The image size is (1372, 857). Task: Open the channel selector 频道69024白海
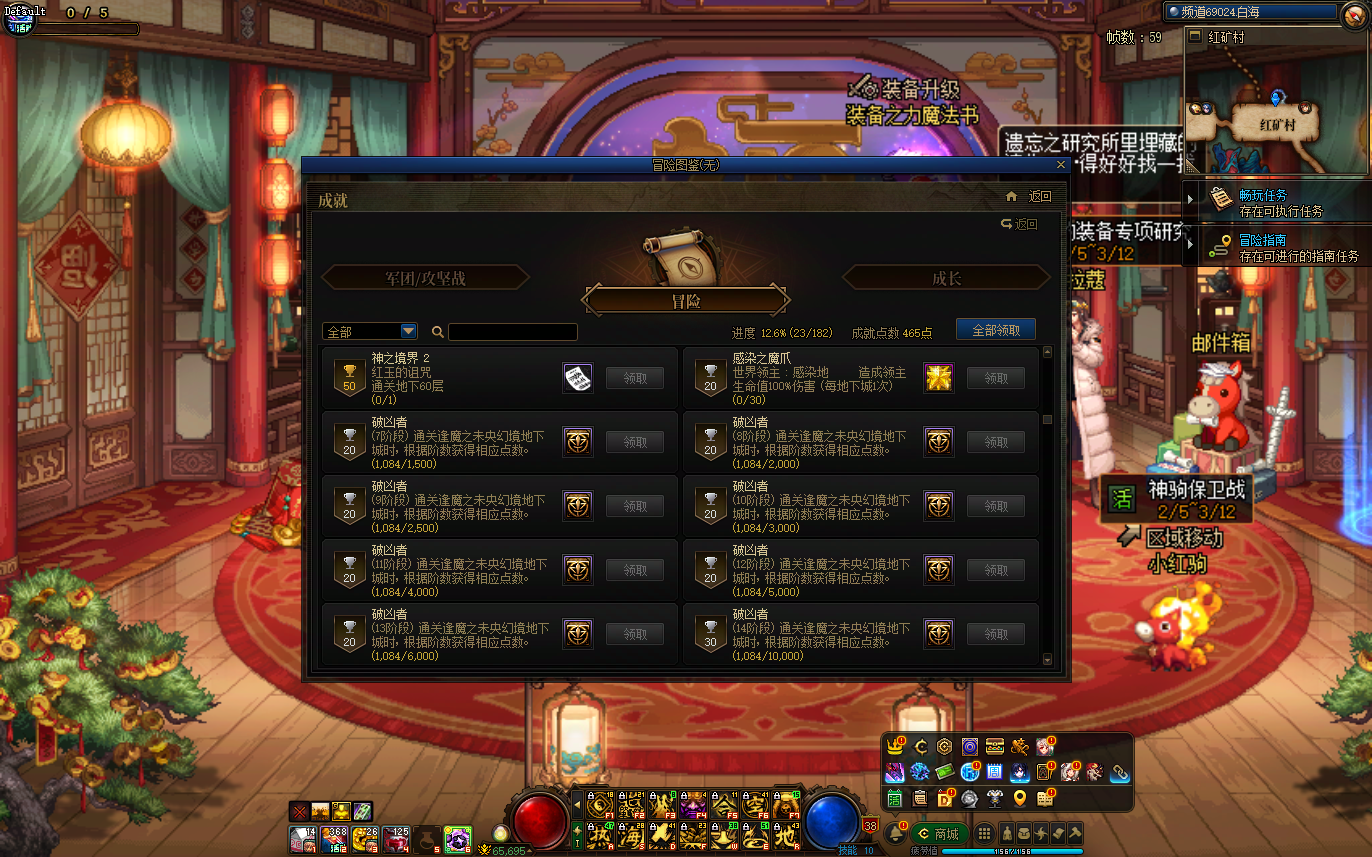pyautogui.click(x=1250, y=12)
